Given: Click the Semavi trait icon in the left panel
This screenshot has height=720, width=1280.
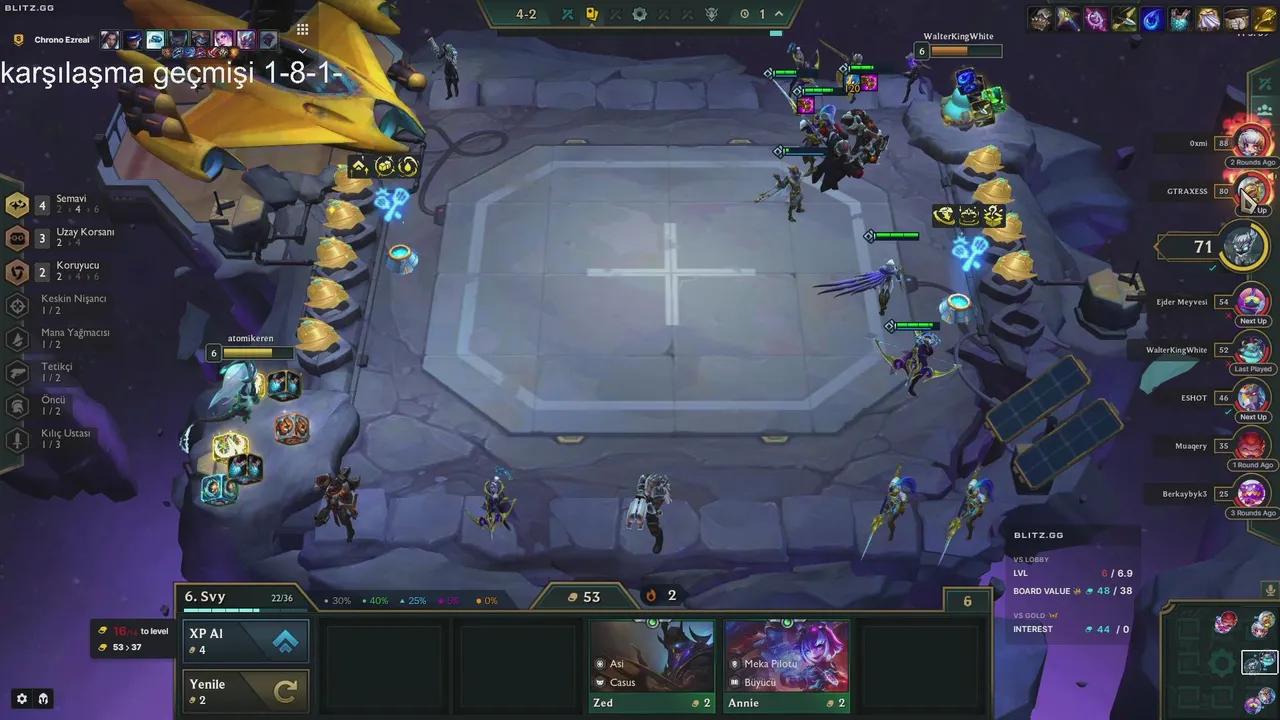Looking at the screenshot, I should coord(15,205).
